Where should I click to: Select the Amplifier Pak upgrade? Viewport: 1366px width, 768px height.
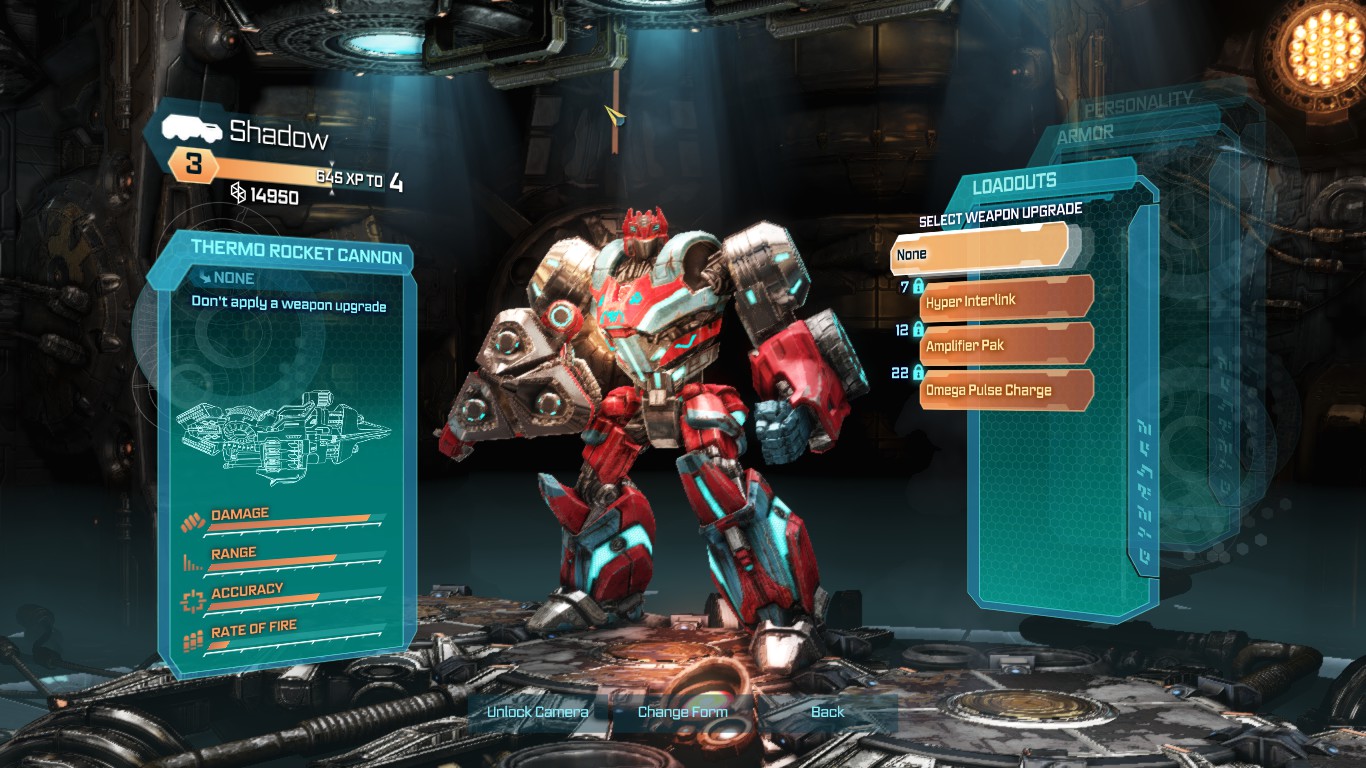coord(1006,344)
